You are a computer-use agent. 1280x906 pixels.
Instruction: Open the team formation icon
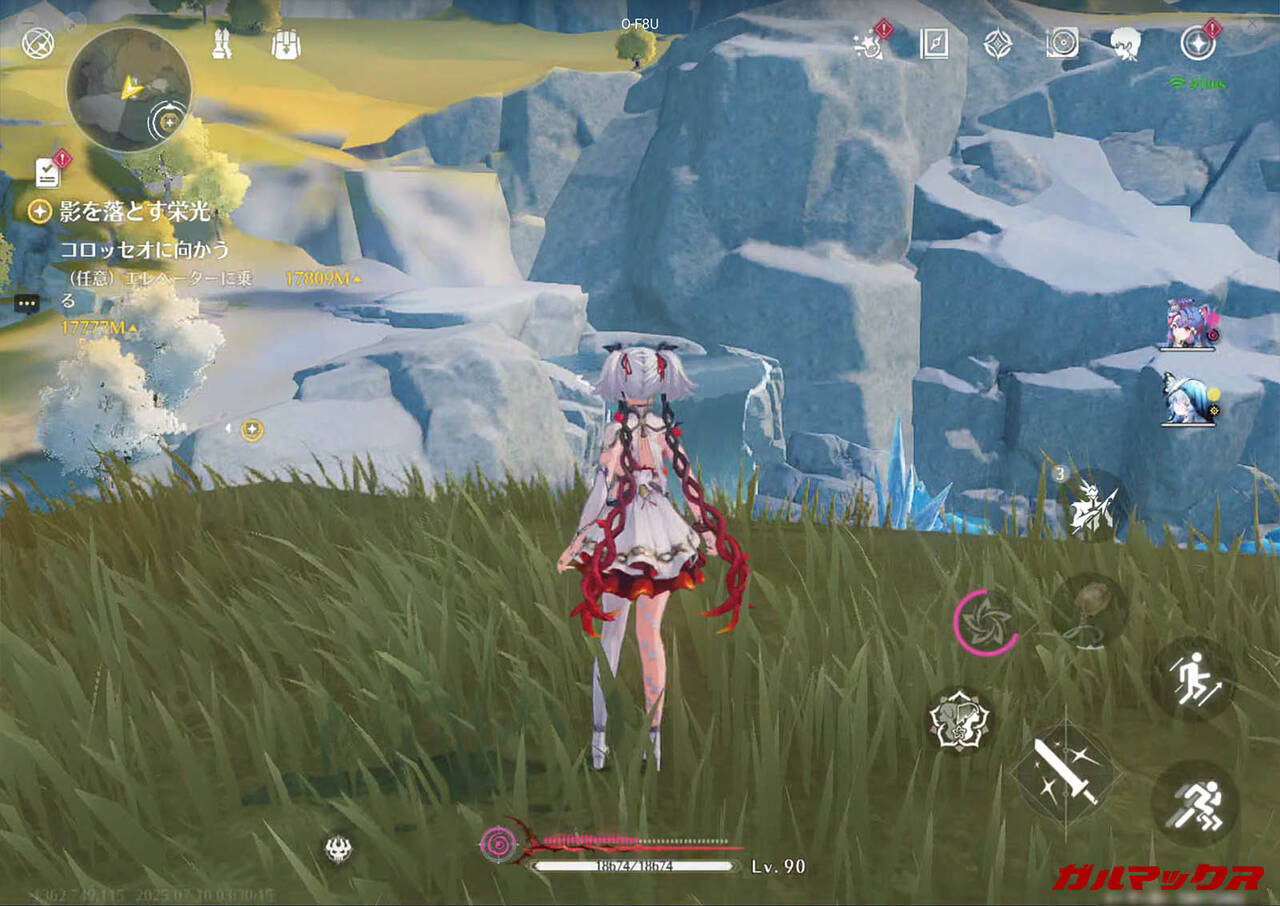pos(222,44)
